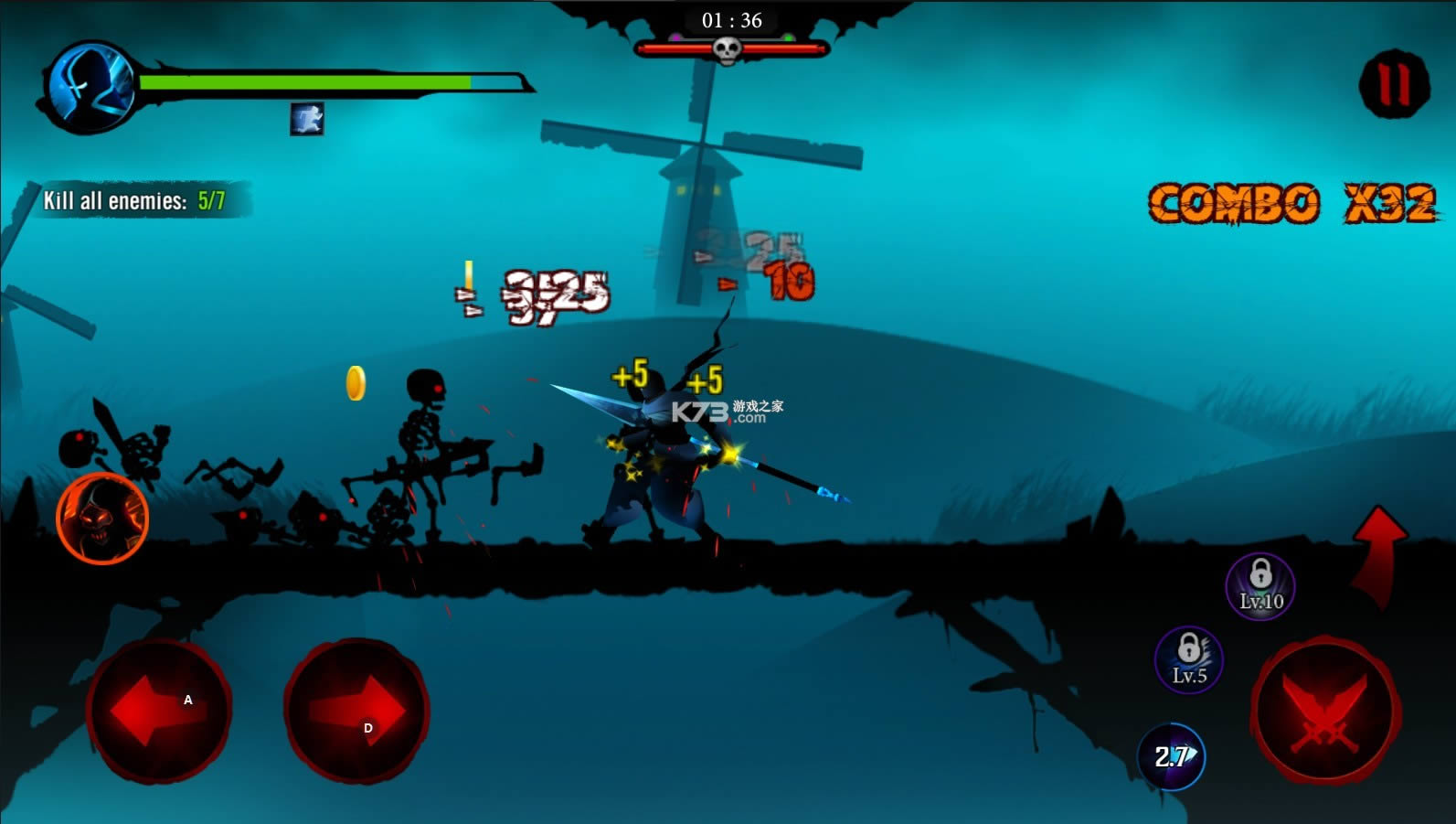This screenshot has height=824, width=1456.
Task: Tap the locked Lv.10 skill
Action: (1260, 586)
